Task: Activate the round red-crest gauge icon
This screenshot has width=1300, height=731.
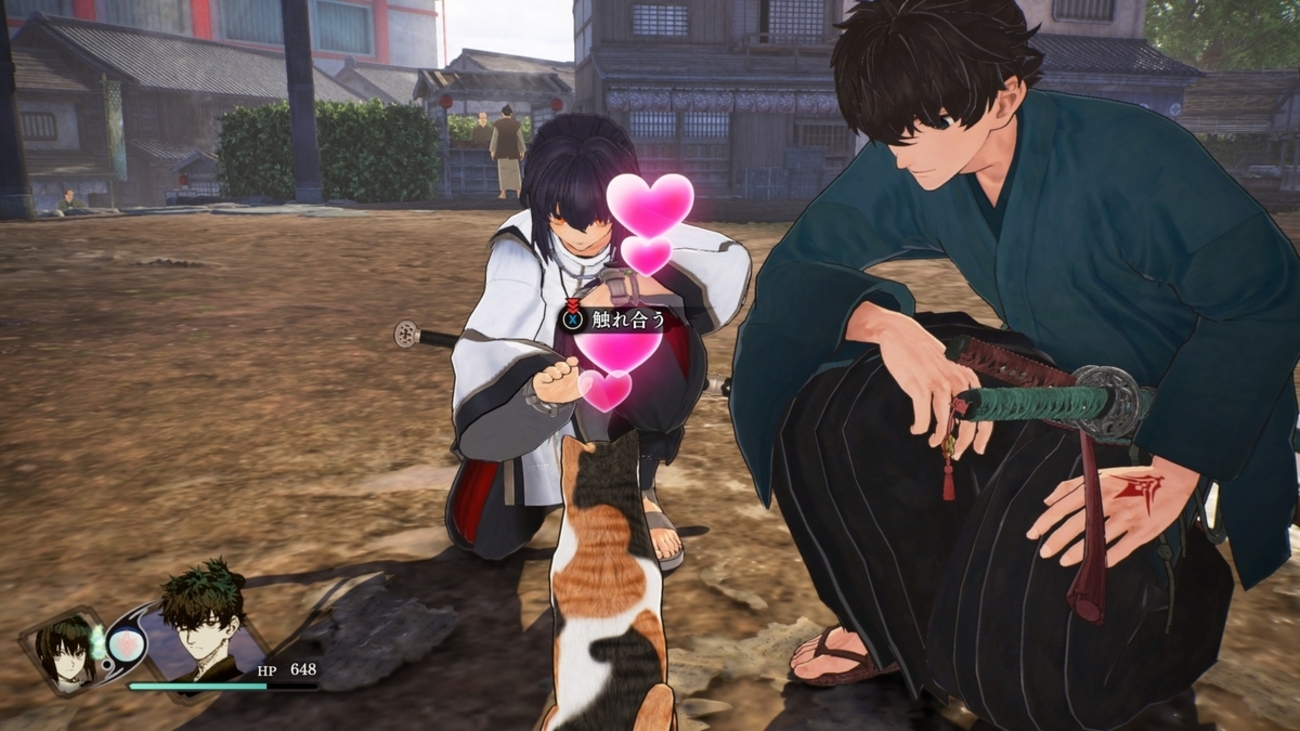Action: (127, 644)
